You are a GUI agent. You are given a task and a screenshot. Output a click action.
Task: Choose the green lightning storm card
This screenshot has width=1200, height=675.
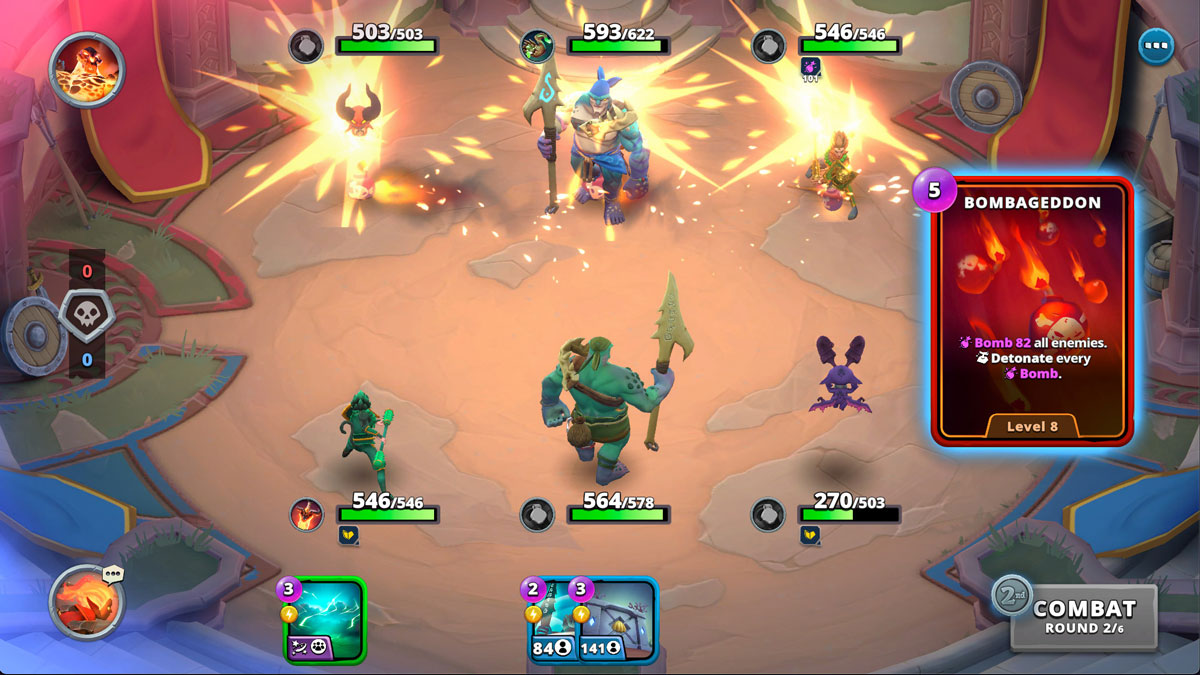[325, 620]
